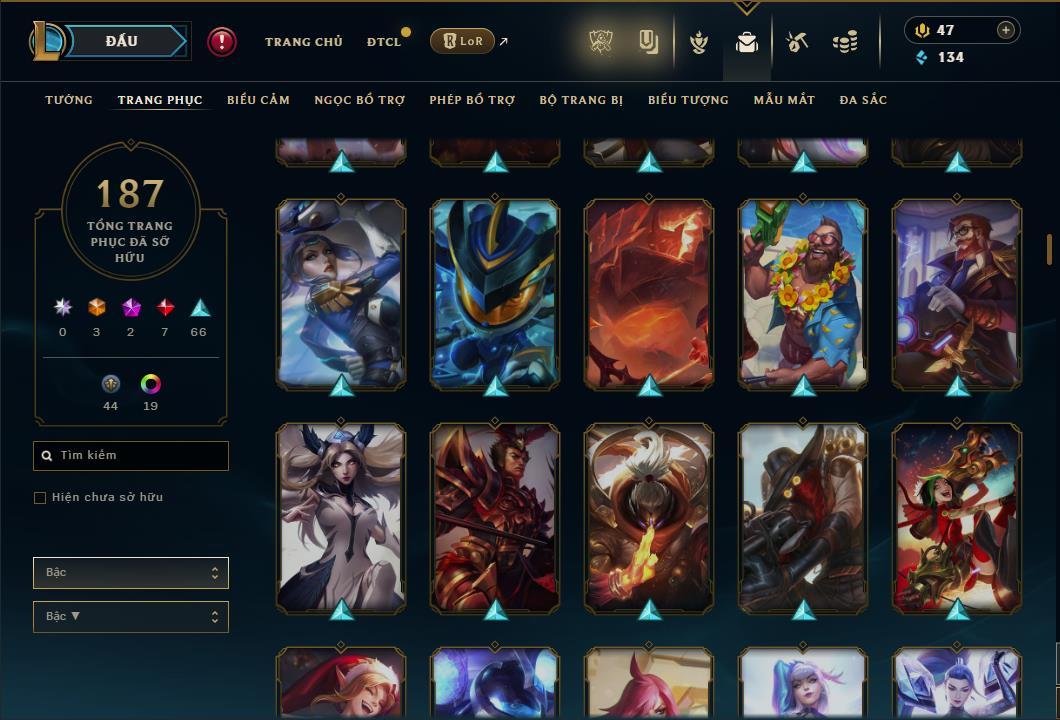Image resolution: width=1060 pixels, height=720 pixels.
Task: Open the ĐTCL game mode menu
Action: pos(384,42)
